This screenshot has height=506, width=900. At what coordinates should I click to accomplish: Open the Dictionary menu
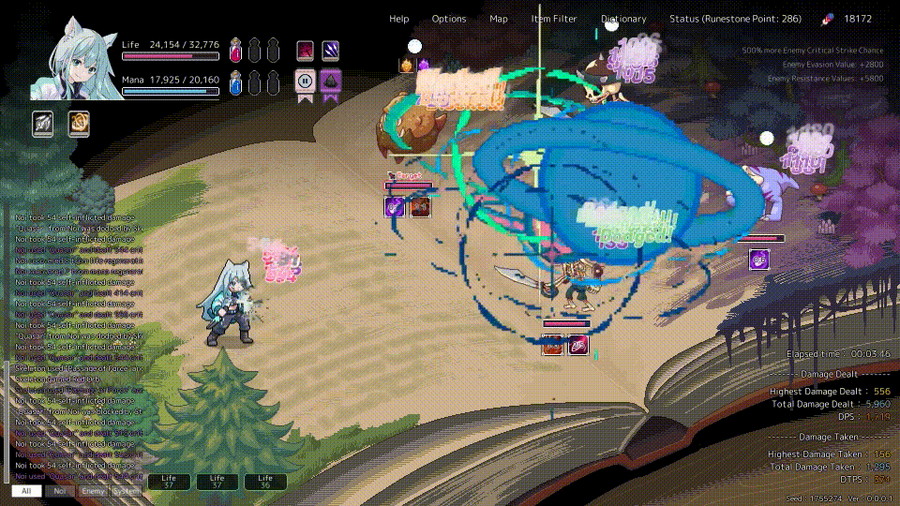[x=623, y=19]
